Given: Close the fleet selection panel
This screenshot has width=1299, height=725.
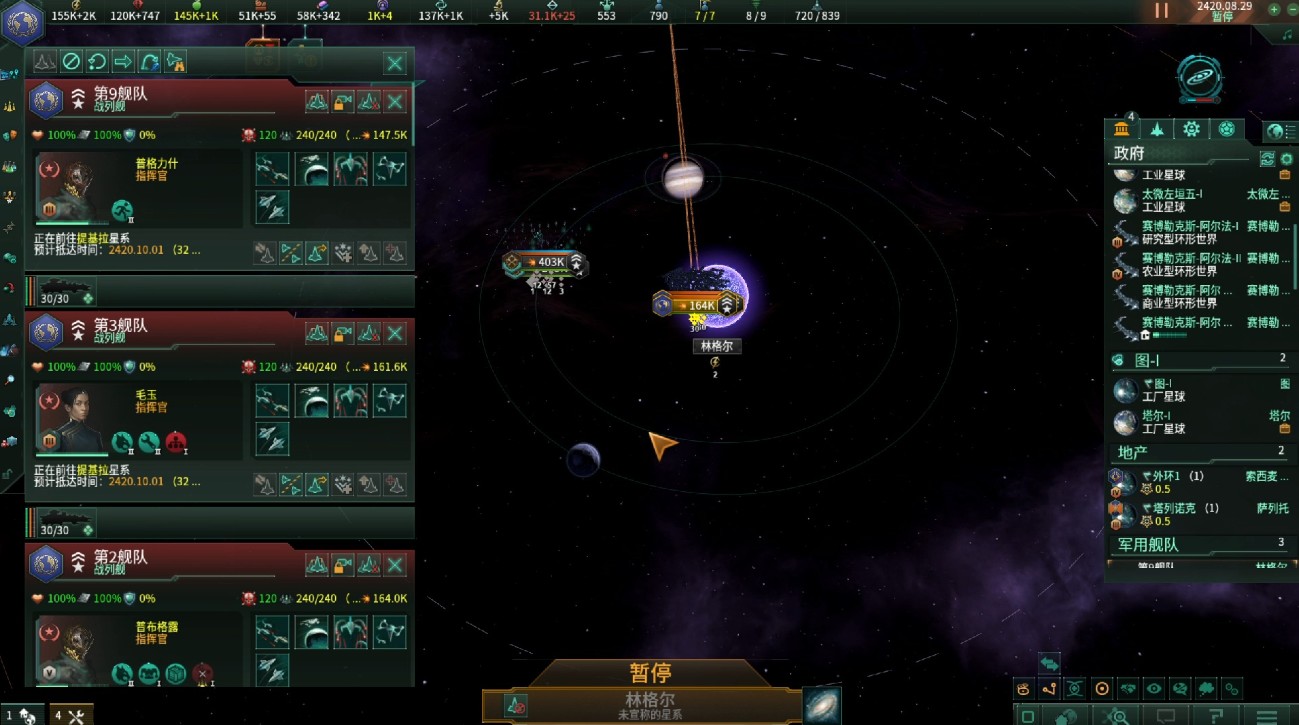Looking at the screenshot, I should pos(395,63).
